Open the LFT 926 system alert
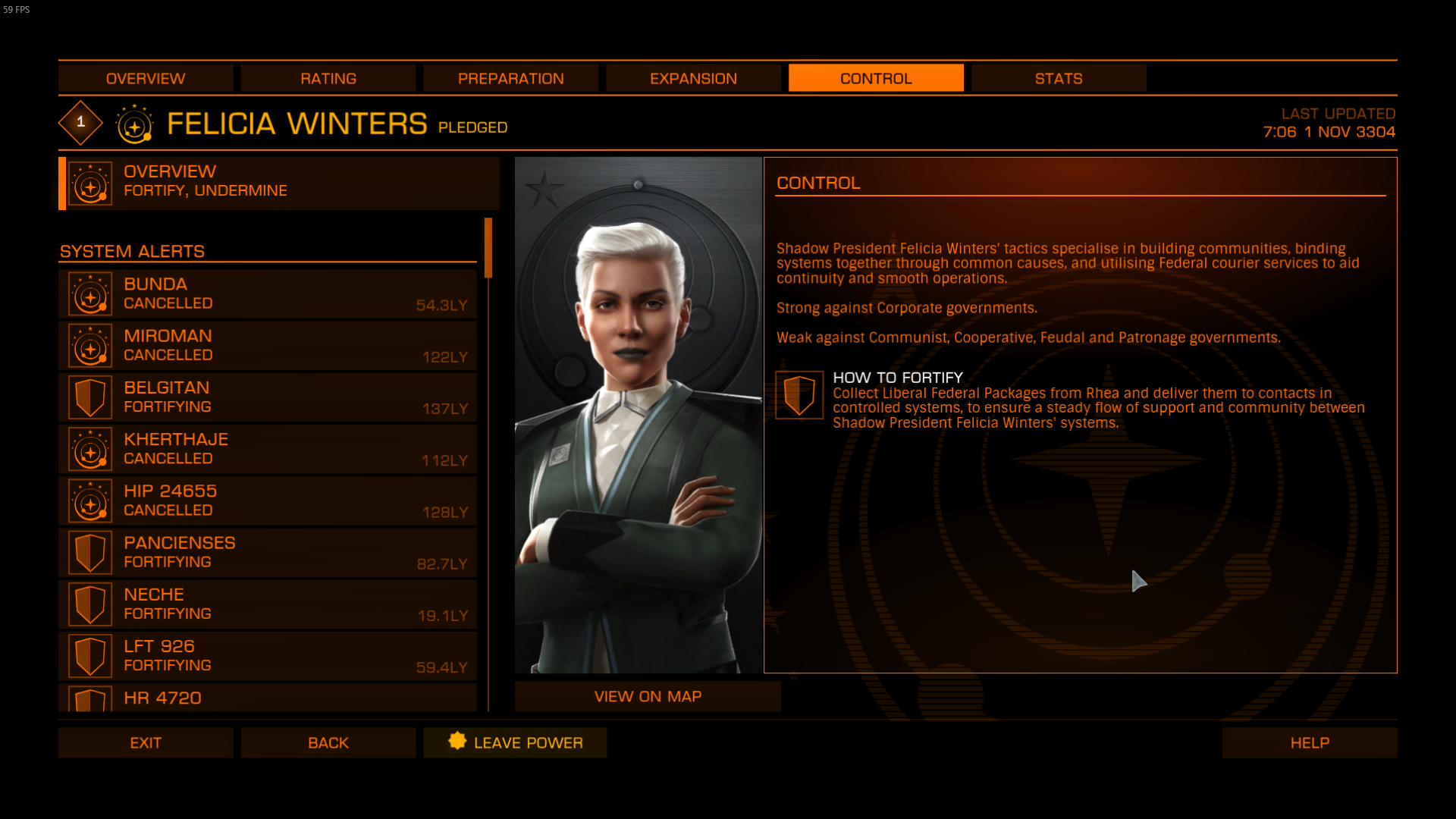This screenshot has width=1456, height=819. [268, 656]
